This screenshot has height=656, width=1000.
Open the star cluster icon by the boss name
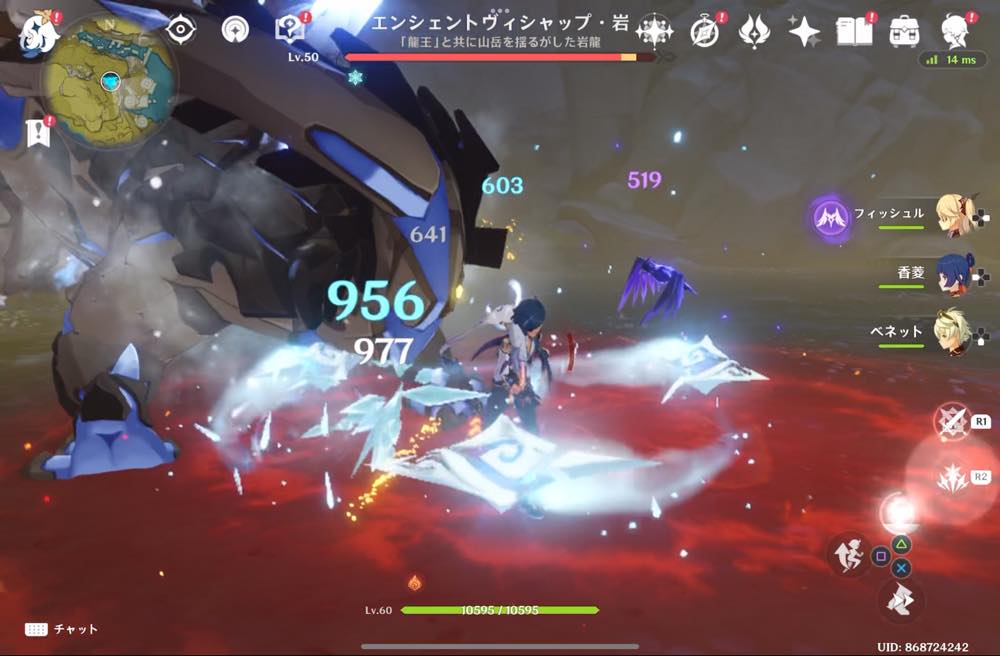(654, 31)
